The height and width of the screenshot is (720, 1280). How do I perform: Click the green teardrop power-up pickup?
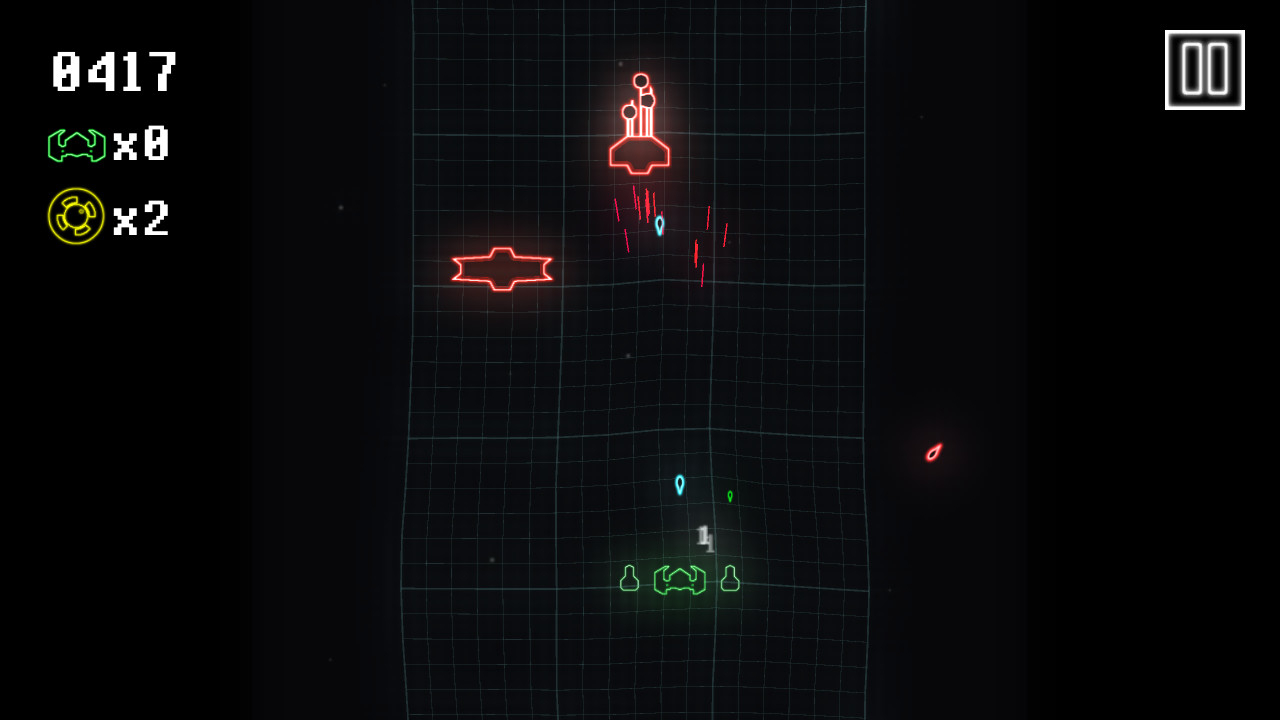click(731, 495)
